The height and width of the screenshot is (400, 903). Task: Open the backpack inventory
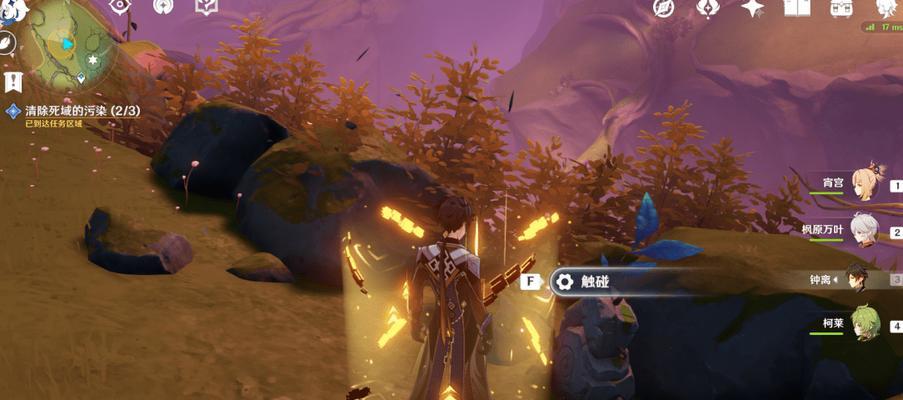click(x=841, y=7)
